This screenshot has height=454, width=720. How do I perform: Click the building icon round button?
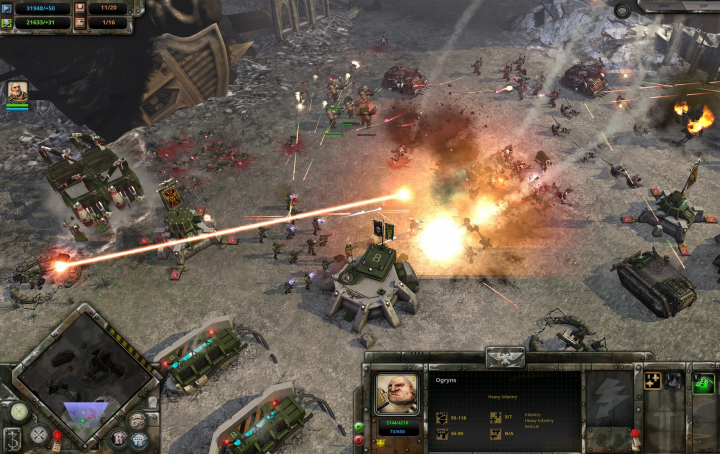[x=139, y=440]
